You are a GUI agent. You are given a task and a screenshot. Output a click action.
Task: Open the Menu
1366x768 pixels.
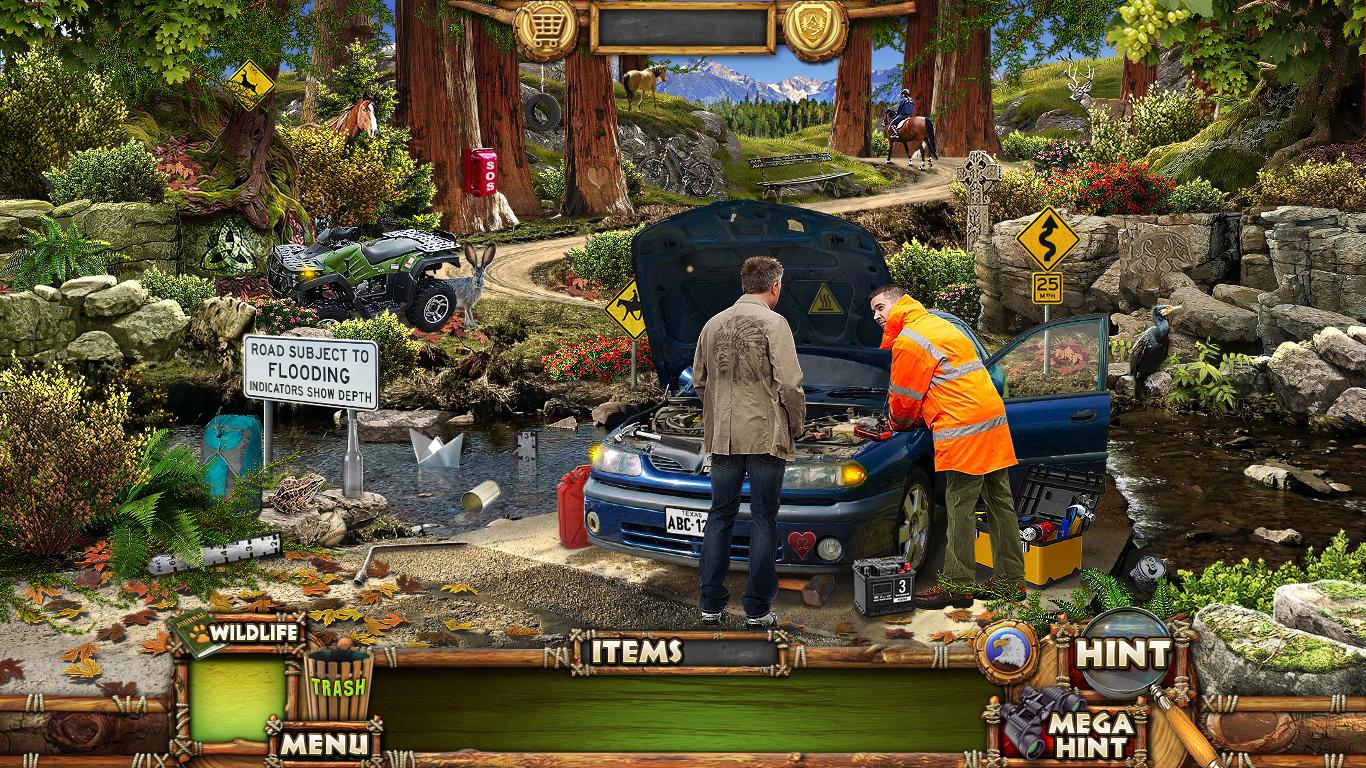tap(324, 744)
